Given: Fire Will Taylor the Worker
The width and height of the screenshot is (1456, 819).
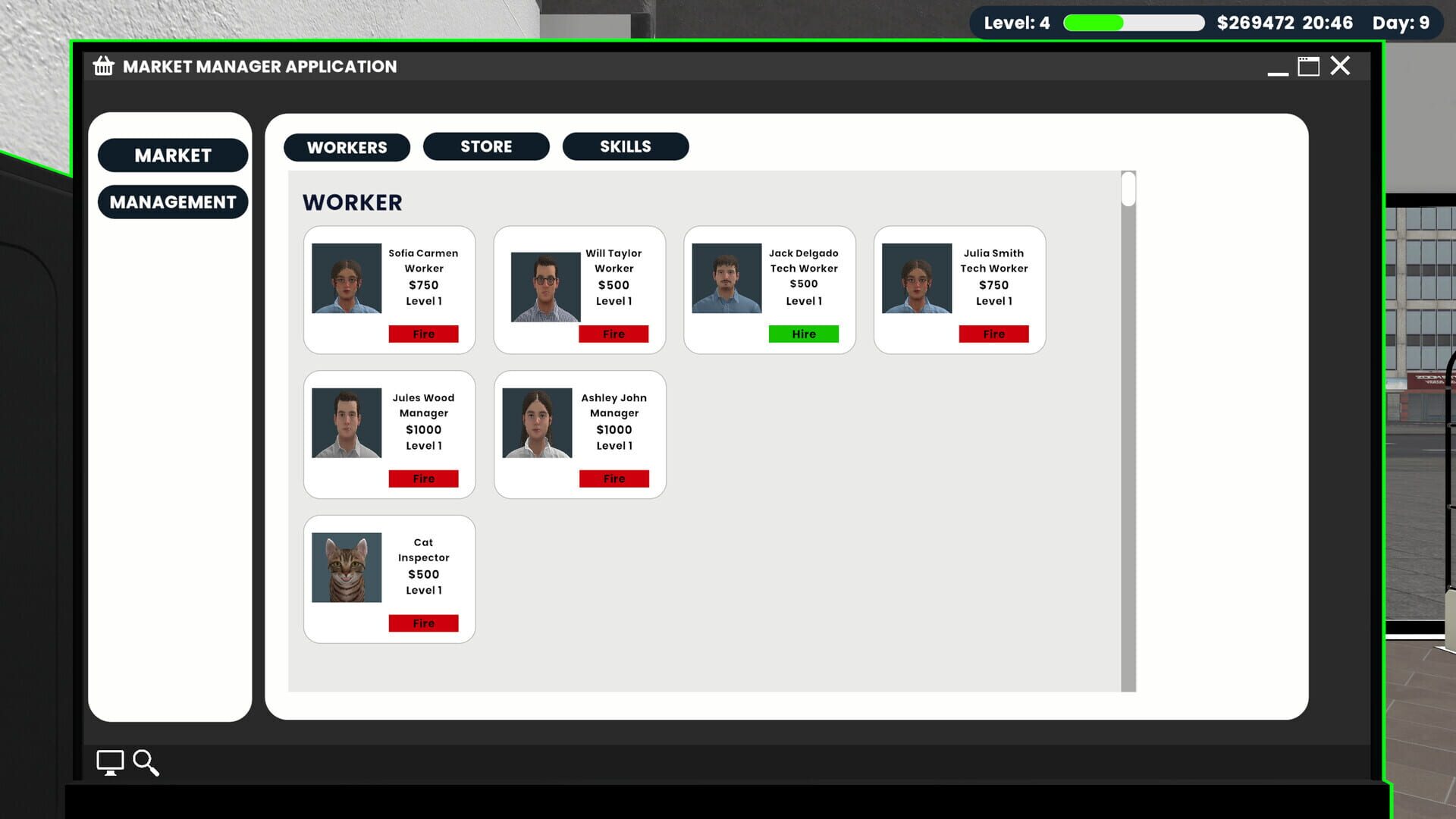Looking at the screenshot, I should [x=614, y=334].
